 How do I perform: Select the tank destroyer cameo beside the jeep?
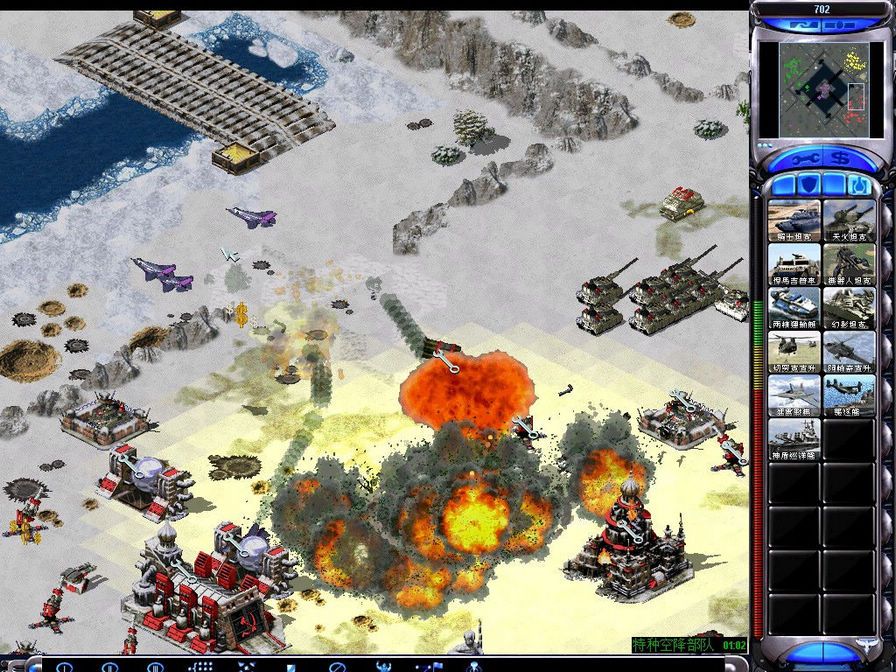848,265
